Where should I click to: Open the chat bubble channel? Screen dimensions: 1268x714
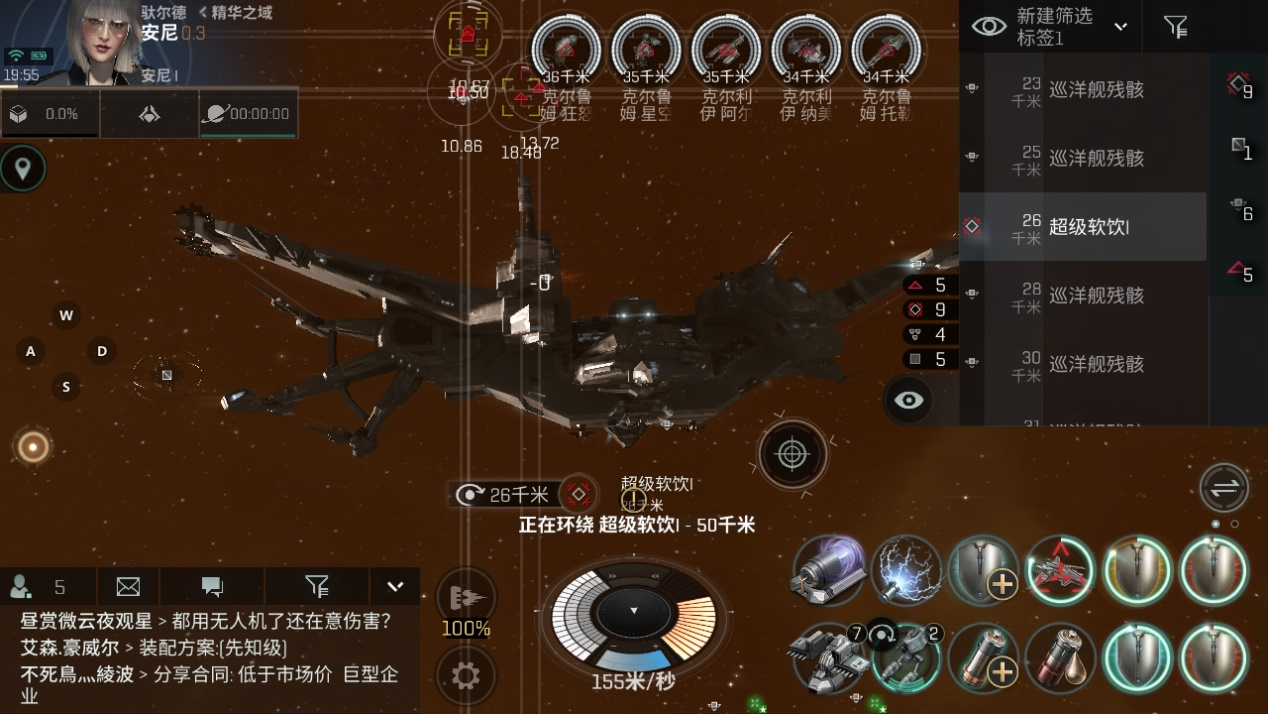(212, 586)
